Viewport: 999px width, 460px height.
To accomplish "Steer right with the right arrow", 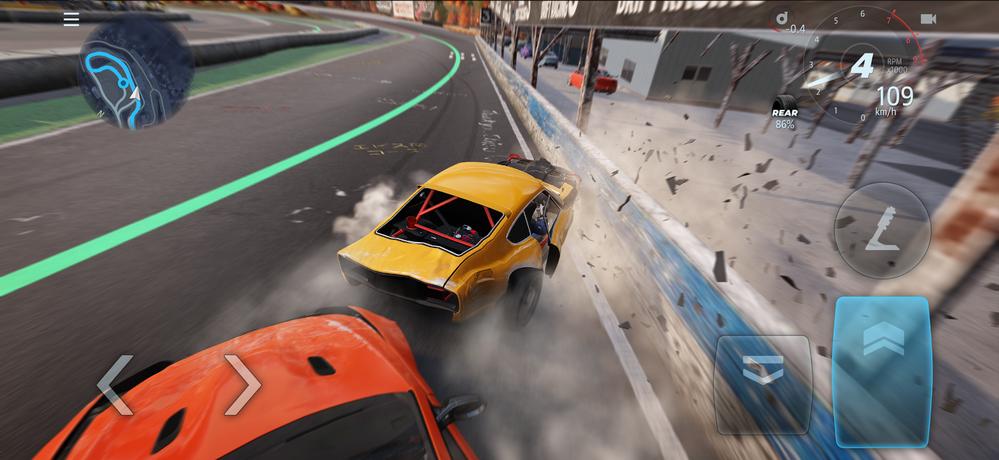I will click(242, 385).
